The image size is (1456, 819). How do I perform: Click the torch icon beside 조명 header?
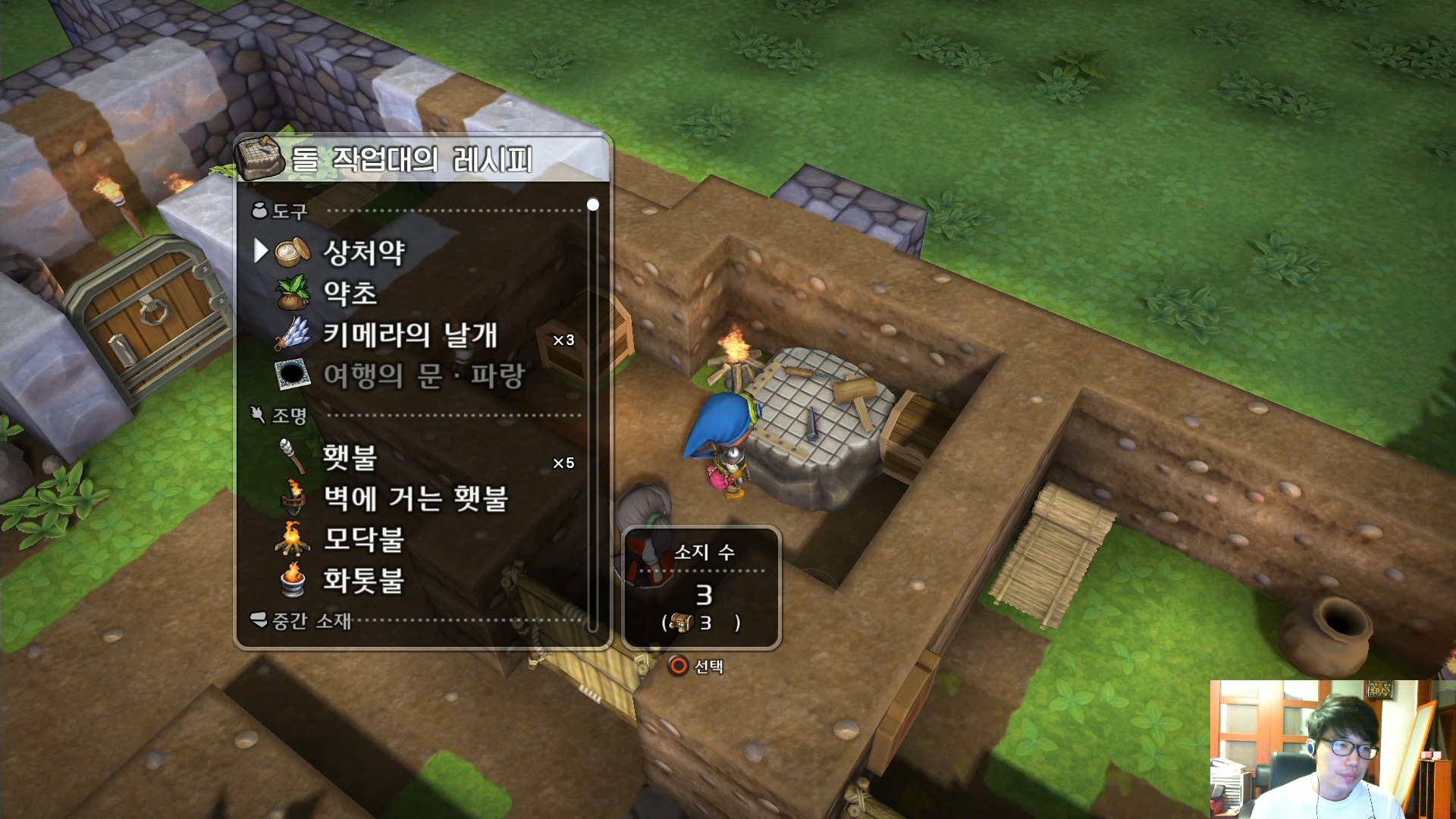[256, 414]
